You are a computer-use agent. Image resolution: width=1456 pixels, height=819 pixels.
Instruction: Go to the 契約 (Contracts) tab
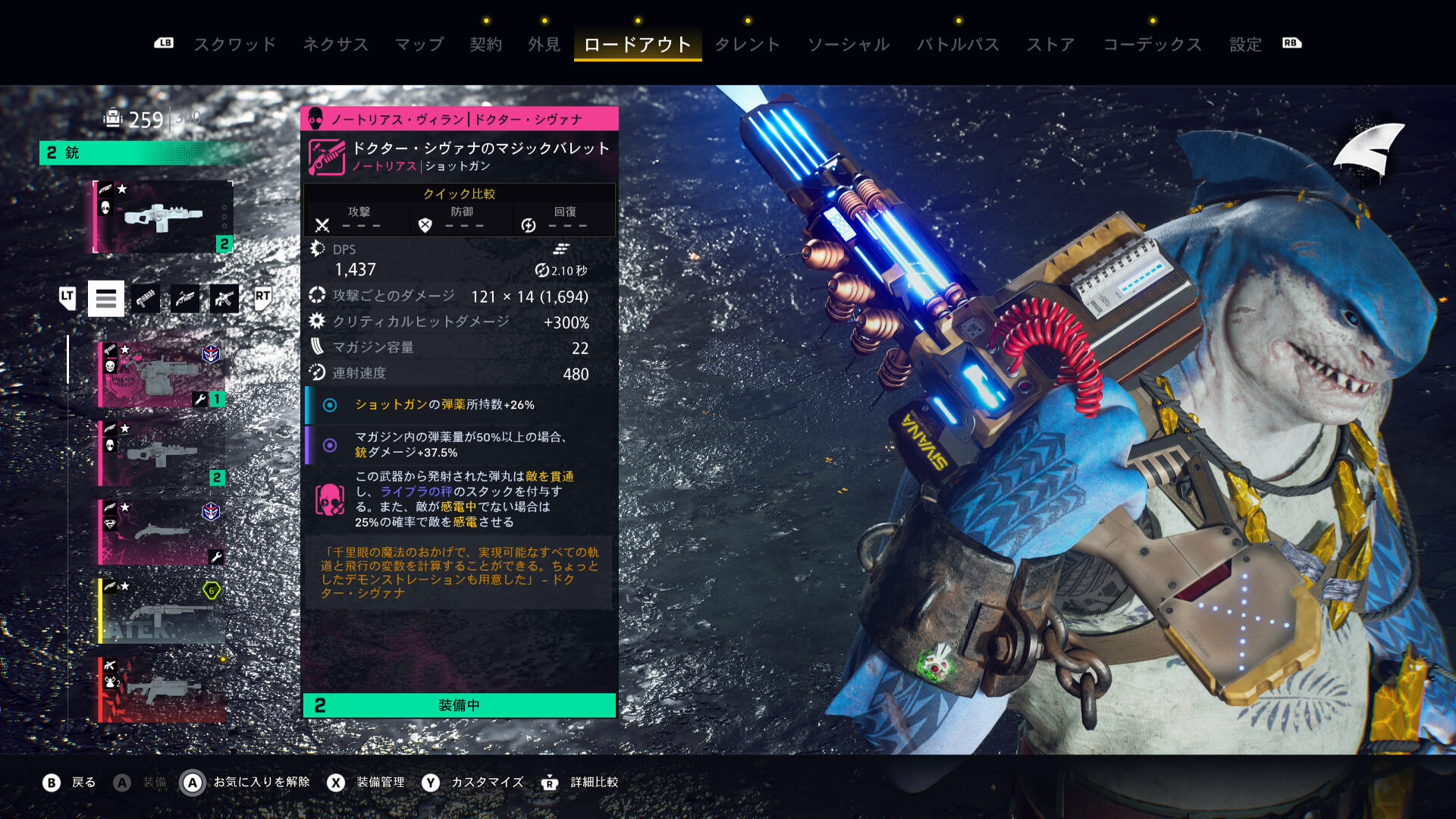pyautogui.click(x=485, y=44)
